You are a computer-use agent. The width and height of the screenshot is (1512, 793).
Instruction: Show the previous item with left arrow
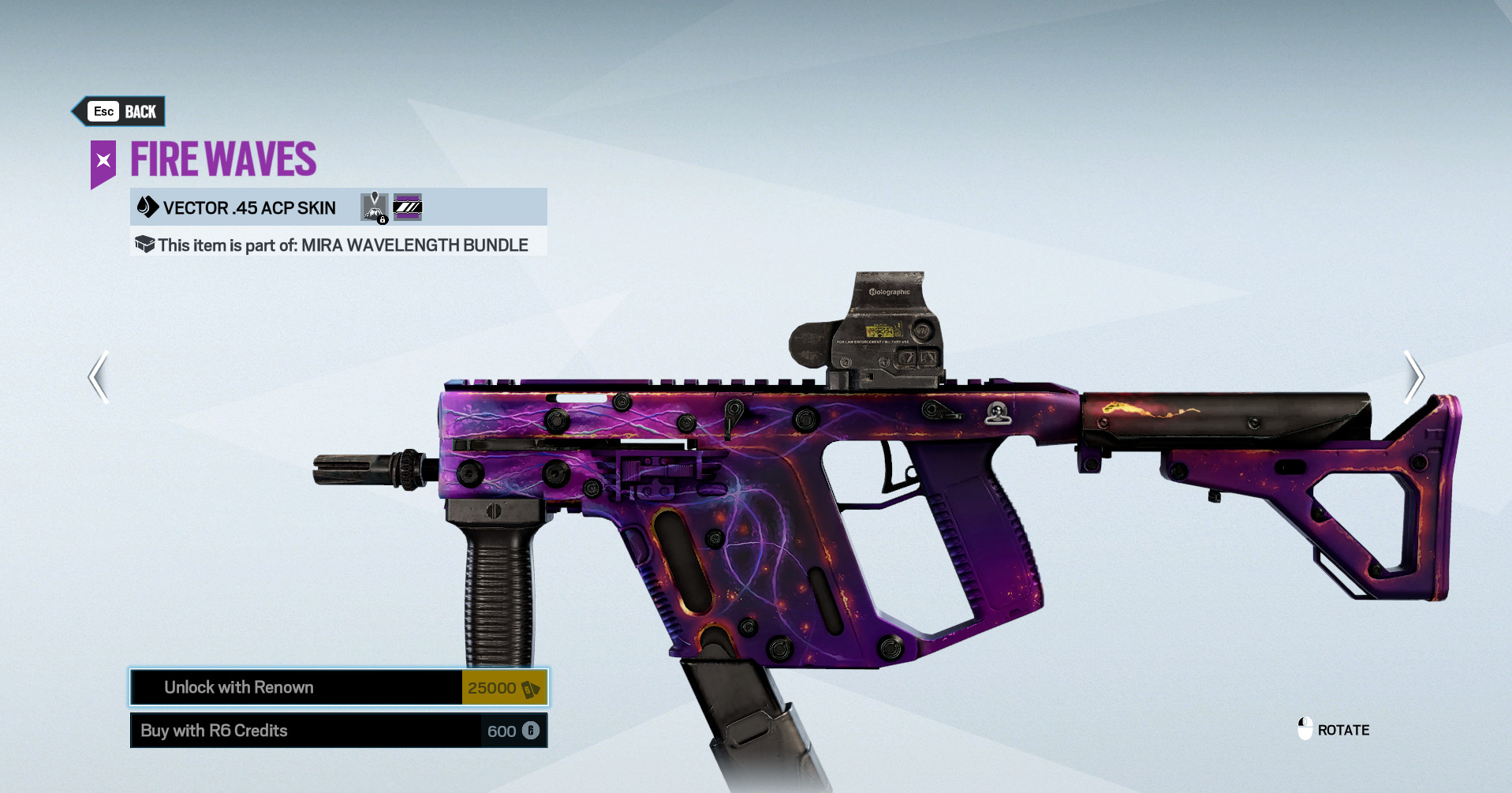(x=99, y=377)
